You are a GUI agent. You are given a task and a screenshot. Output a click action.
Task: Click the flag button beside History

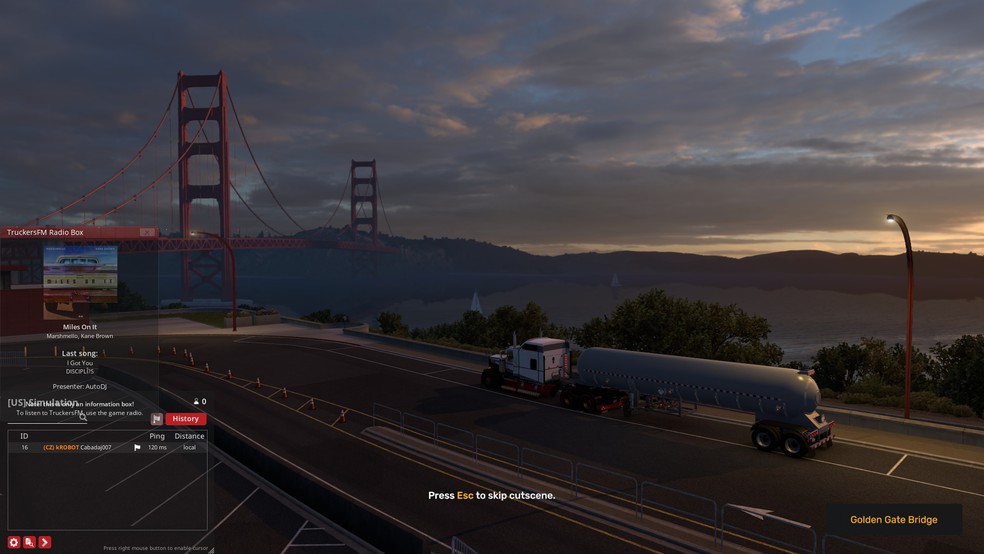tap(157, 419)
